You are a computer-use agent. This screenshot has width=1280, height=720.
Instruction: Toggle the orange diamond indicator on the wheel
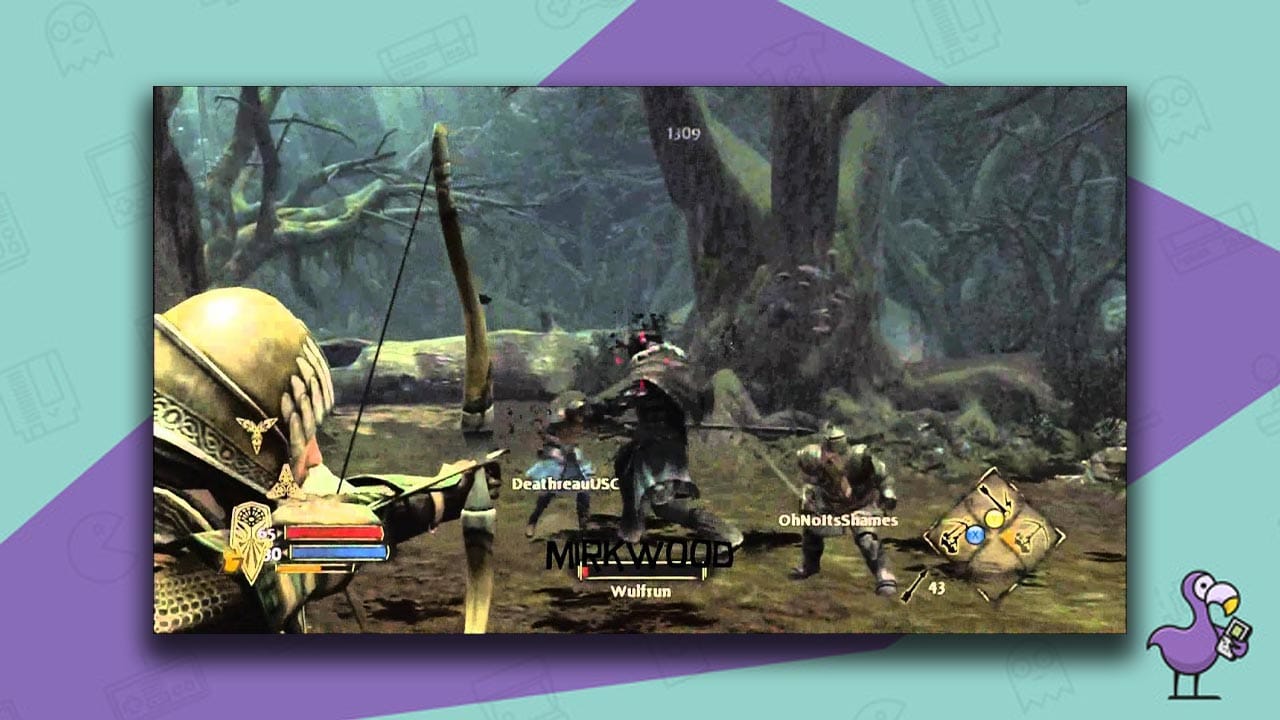[1008, 538]
